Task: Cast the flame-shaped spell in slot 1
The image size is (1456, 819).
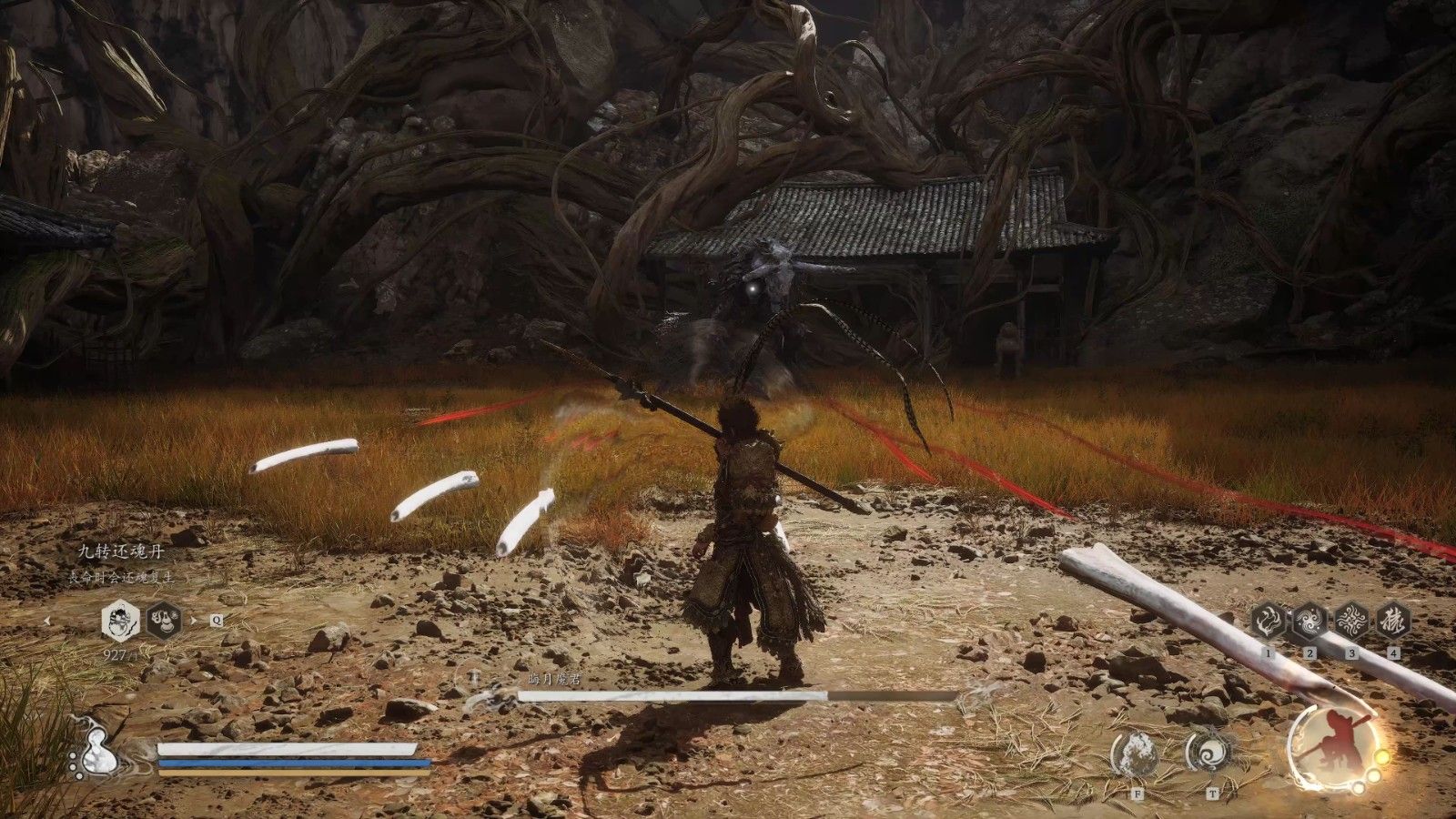Action: pos(1267,622)
